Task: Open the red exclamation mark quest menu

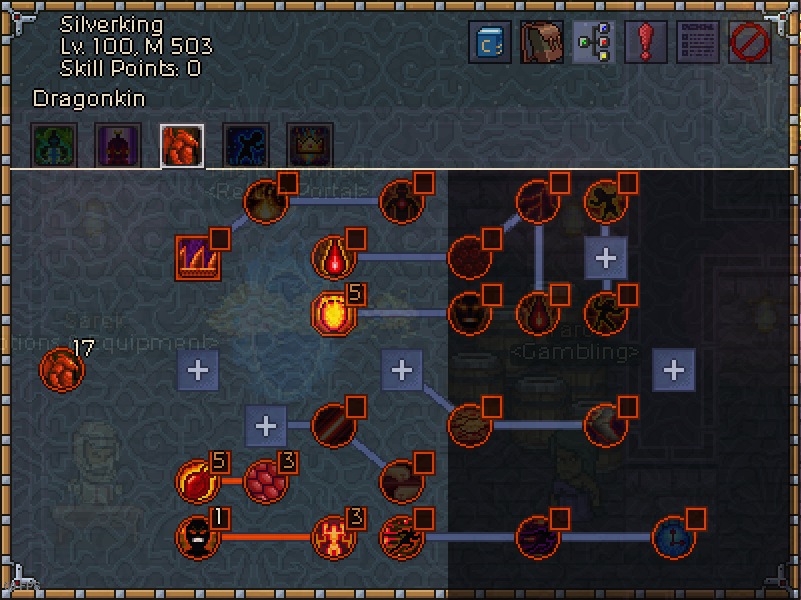Action: pos(646,43)
